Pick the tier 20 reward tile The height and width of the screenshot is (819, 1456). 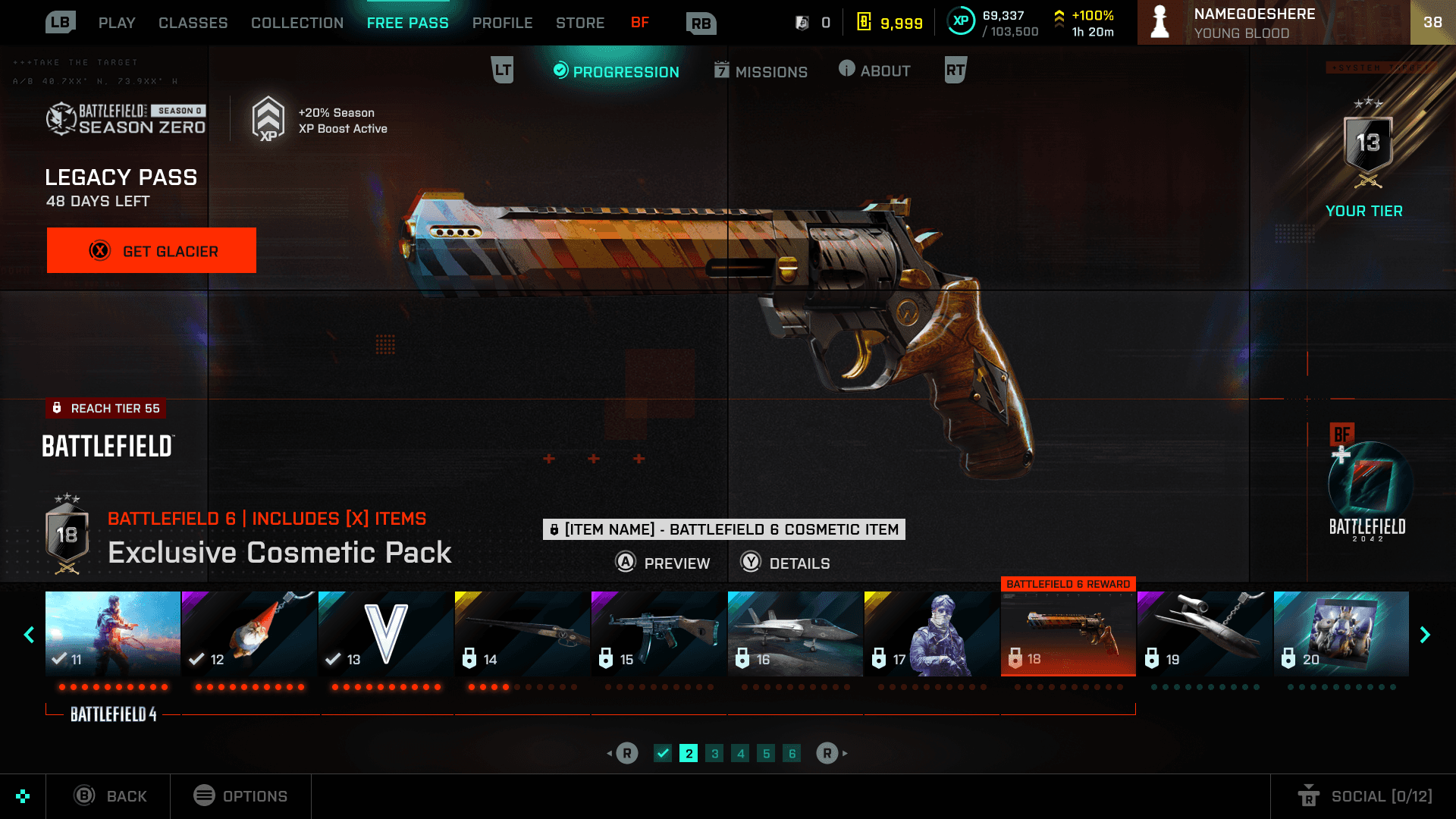(x=1341, y=633)
